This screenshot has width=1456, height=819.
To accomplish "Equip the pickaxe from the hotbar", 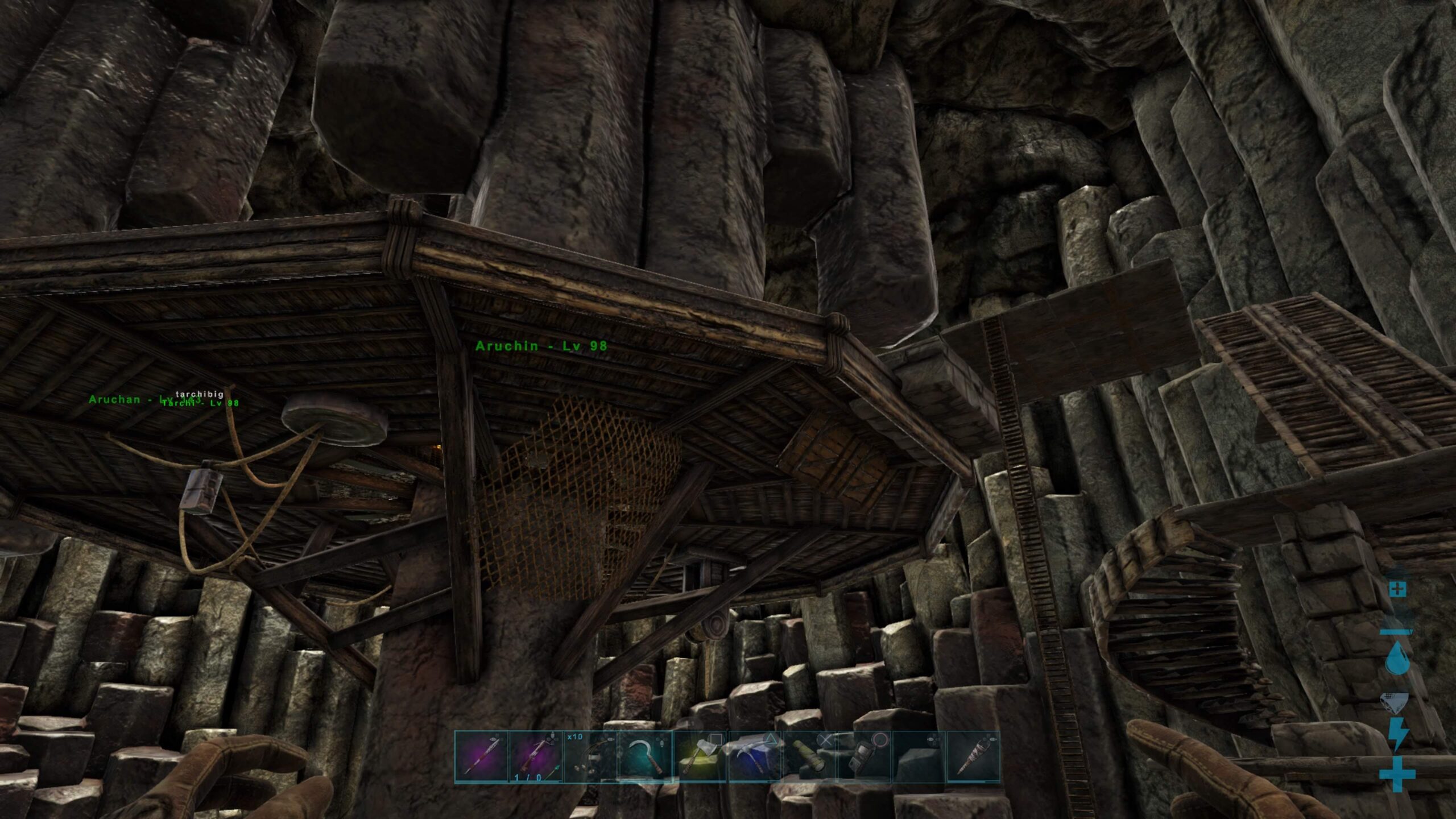I will [x=754, y=757].
